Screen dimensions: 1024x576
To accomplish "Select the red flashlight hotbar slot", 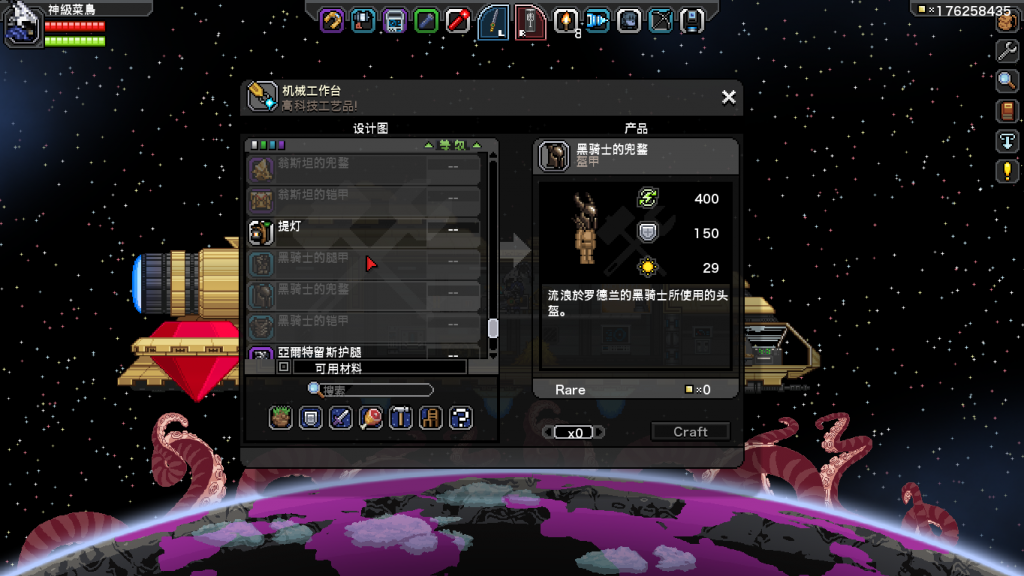I will coord(458,20).
